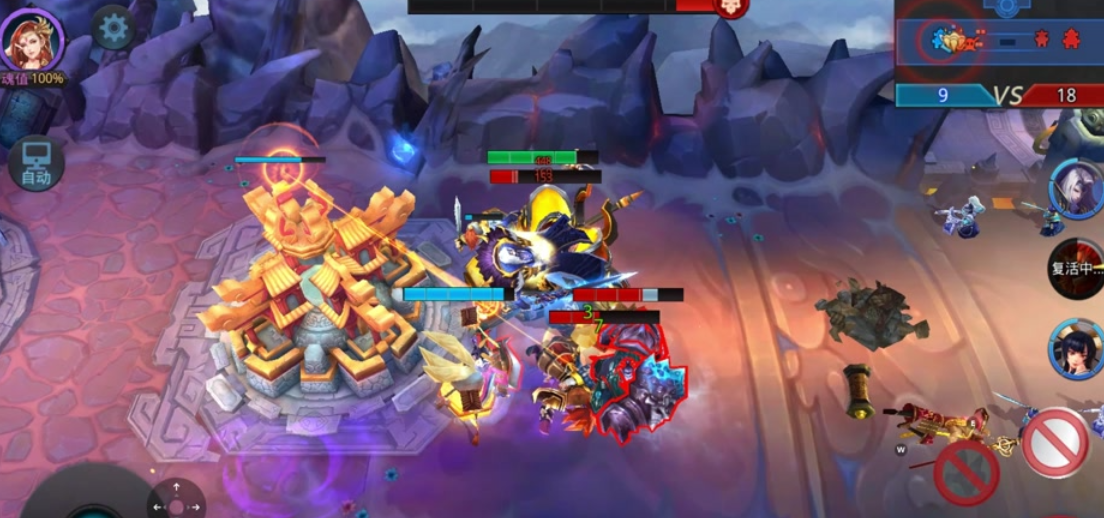
Task: Toggle the 自动 auto-battle button
Action: point(36,163)
